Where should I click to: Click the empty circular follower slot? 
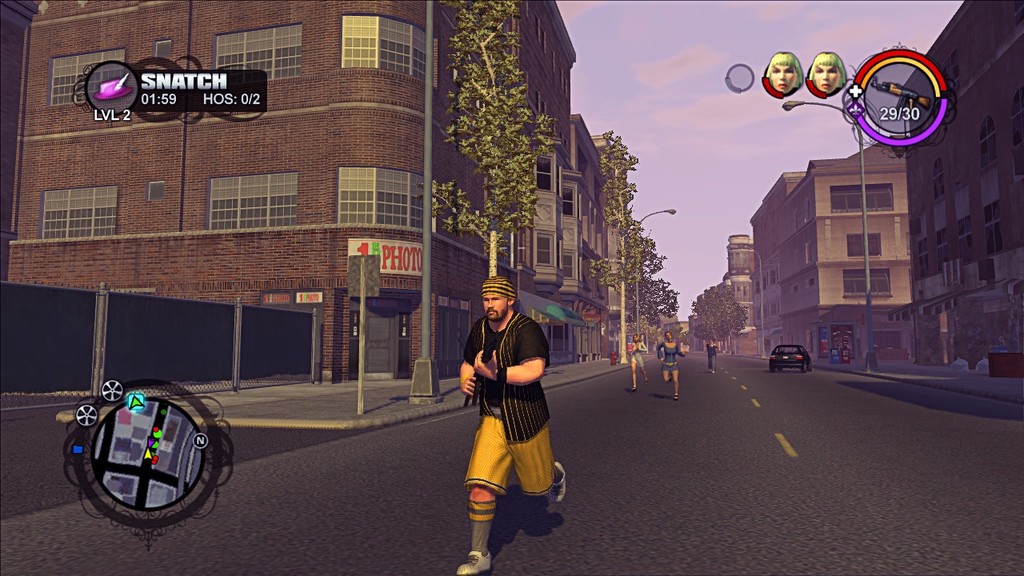739,78
